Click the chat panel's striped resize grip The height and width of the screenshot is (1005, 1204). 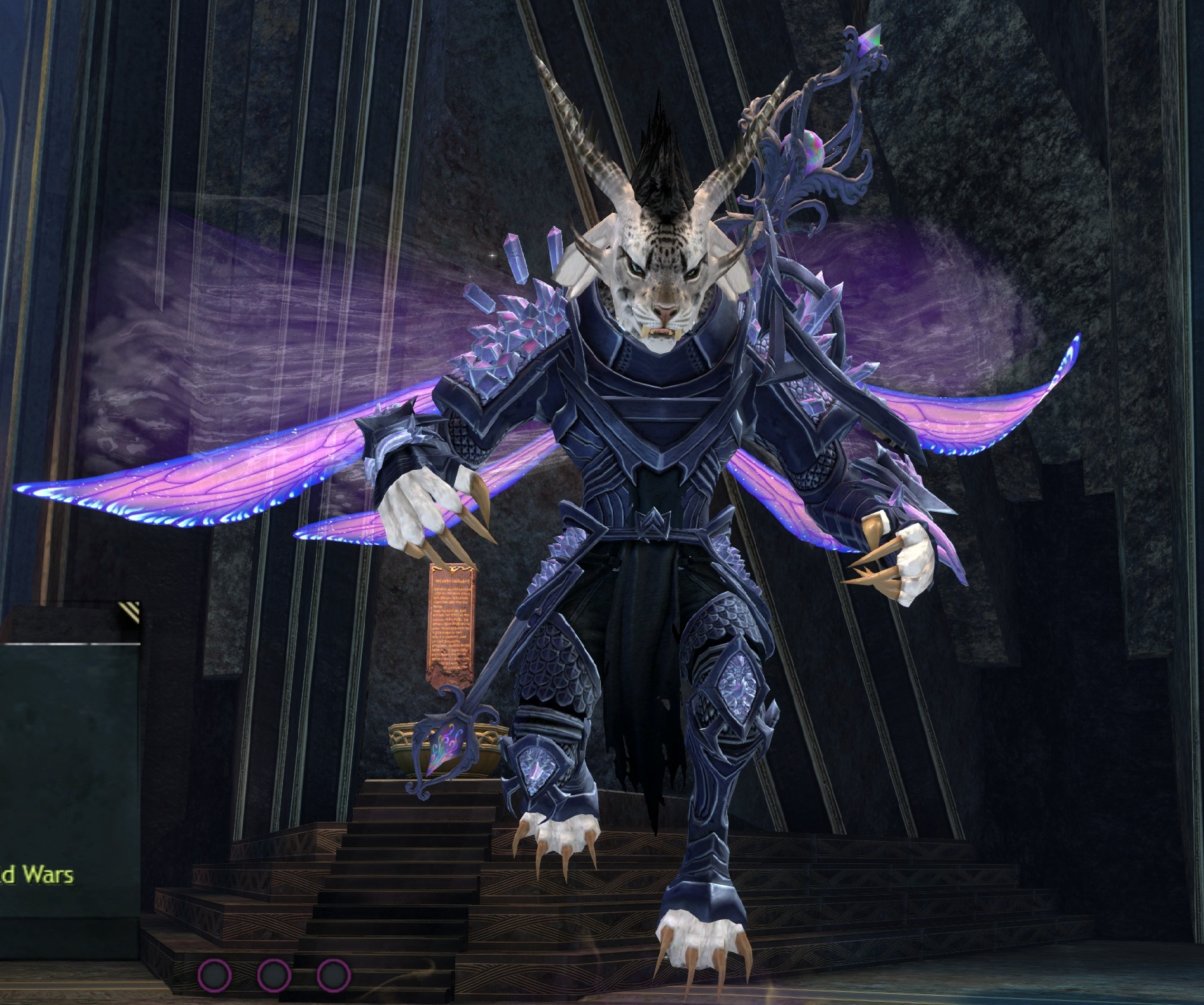(x=129, y=612)
